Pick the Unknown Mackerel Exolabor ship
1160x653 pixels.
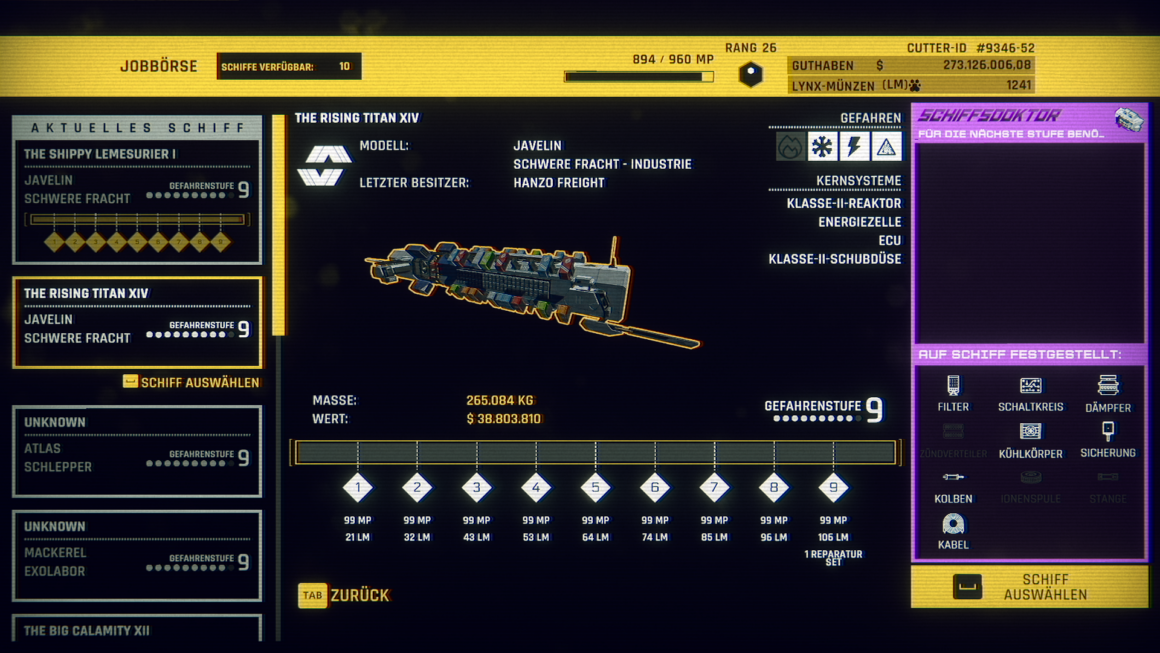[137, 555]
